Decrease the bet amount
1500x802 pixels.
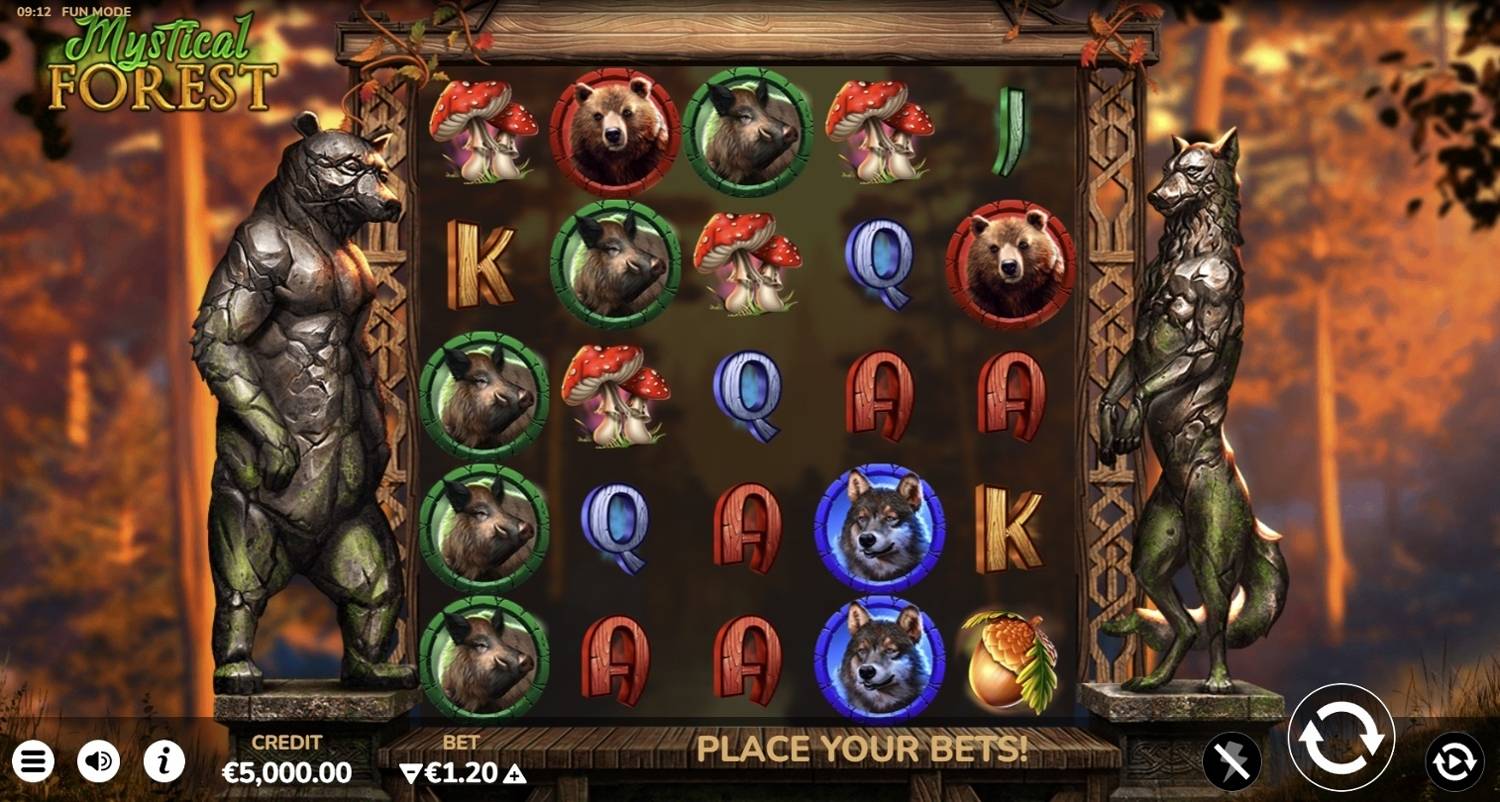410,773
